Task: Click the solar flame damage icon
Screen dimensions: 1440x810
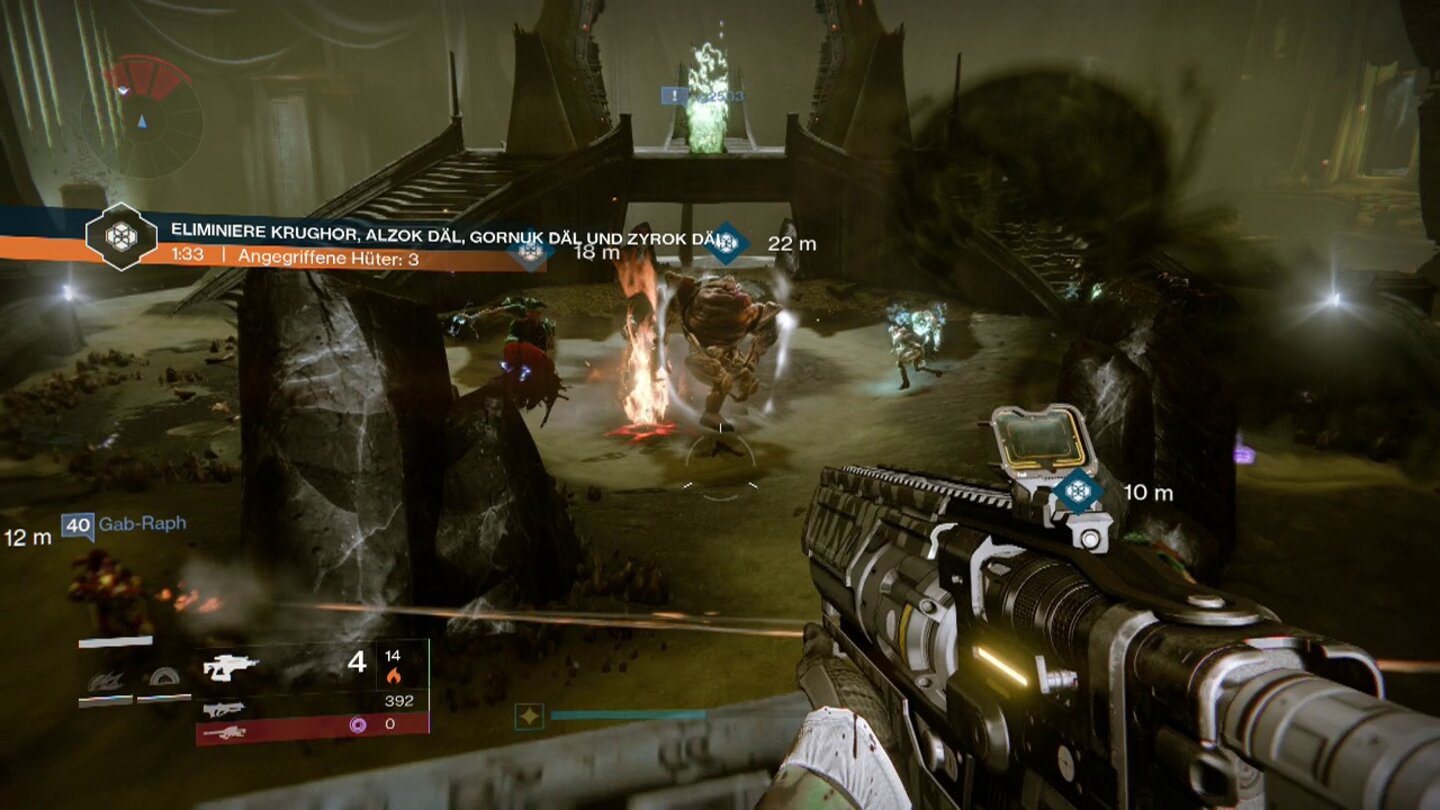Action: pyautogui.click(x=395, y=678)
